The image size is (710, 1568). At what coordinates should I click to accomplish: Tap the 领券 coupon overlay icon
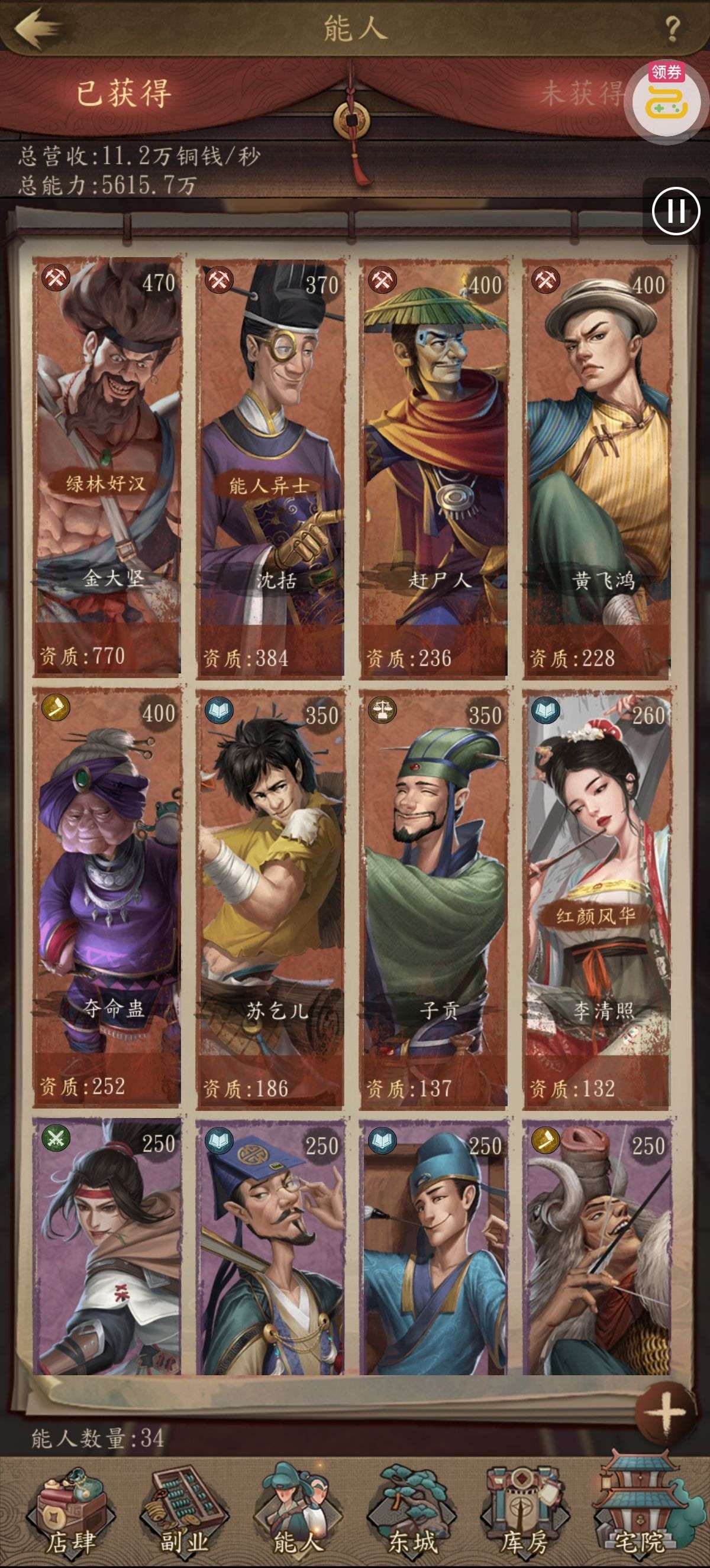pos(667,99)
